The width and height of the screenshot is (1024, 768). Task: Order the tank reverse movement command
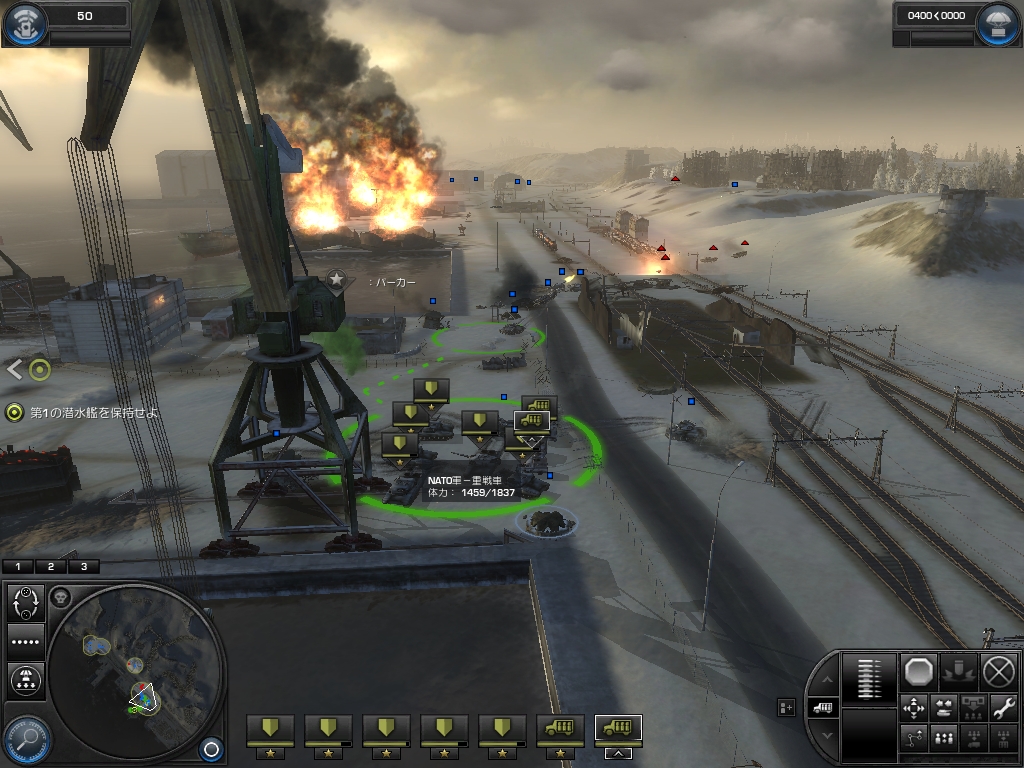point(945,708)
